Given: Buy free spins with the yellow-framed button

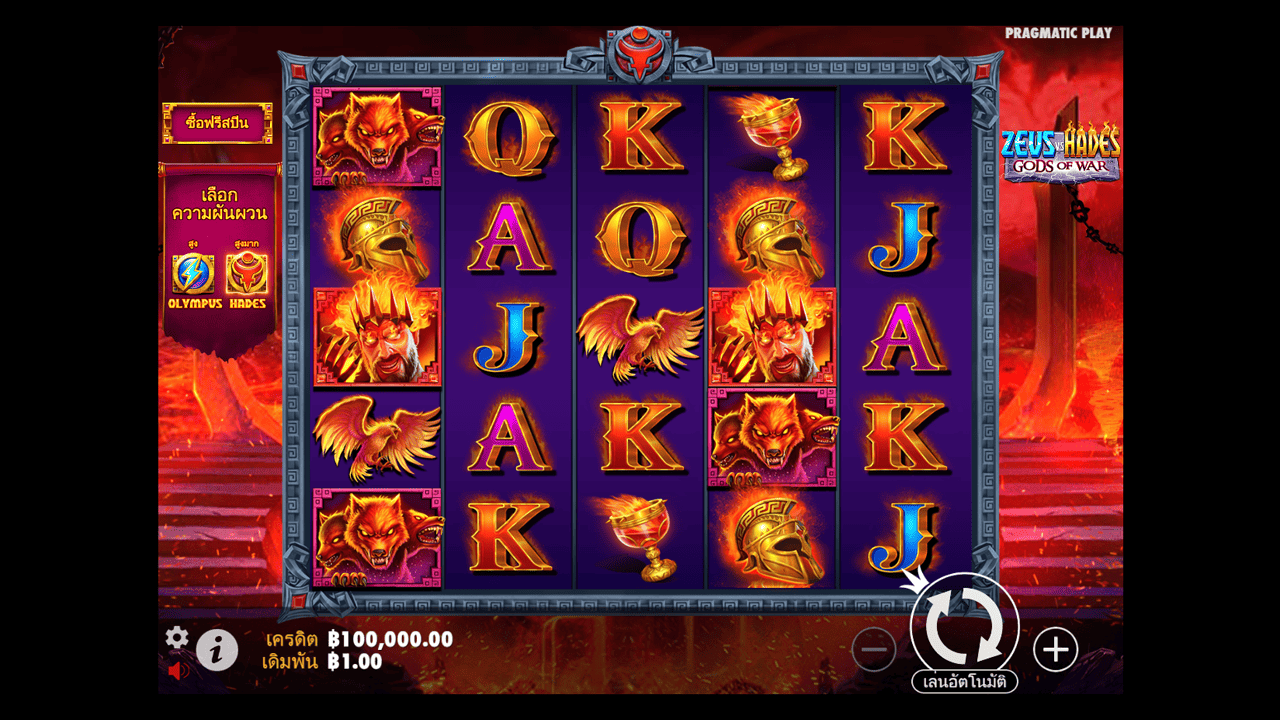Looking at the screenshot, I should 217,123.
